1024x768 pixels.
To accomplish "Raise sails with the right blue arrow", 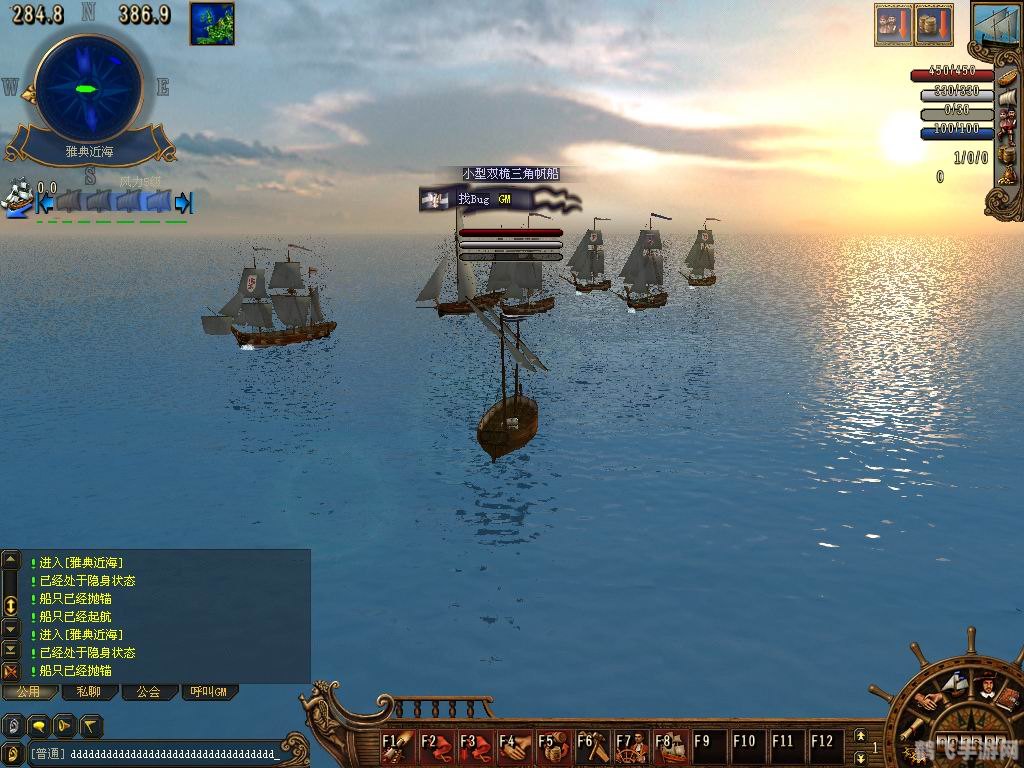I will pos(183,203).
